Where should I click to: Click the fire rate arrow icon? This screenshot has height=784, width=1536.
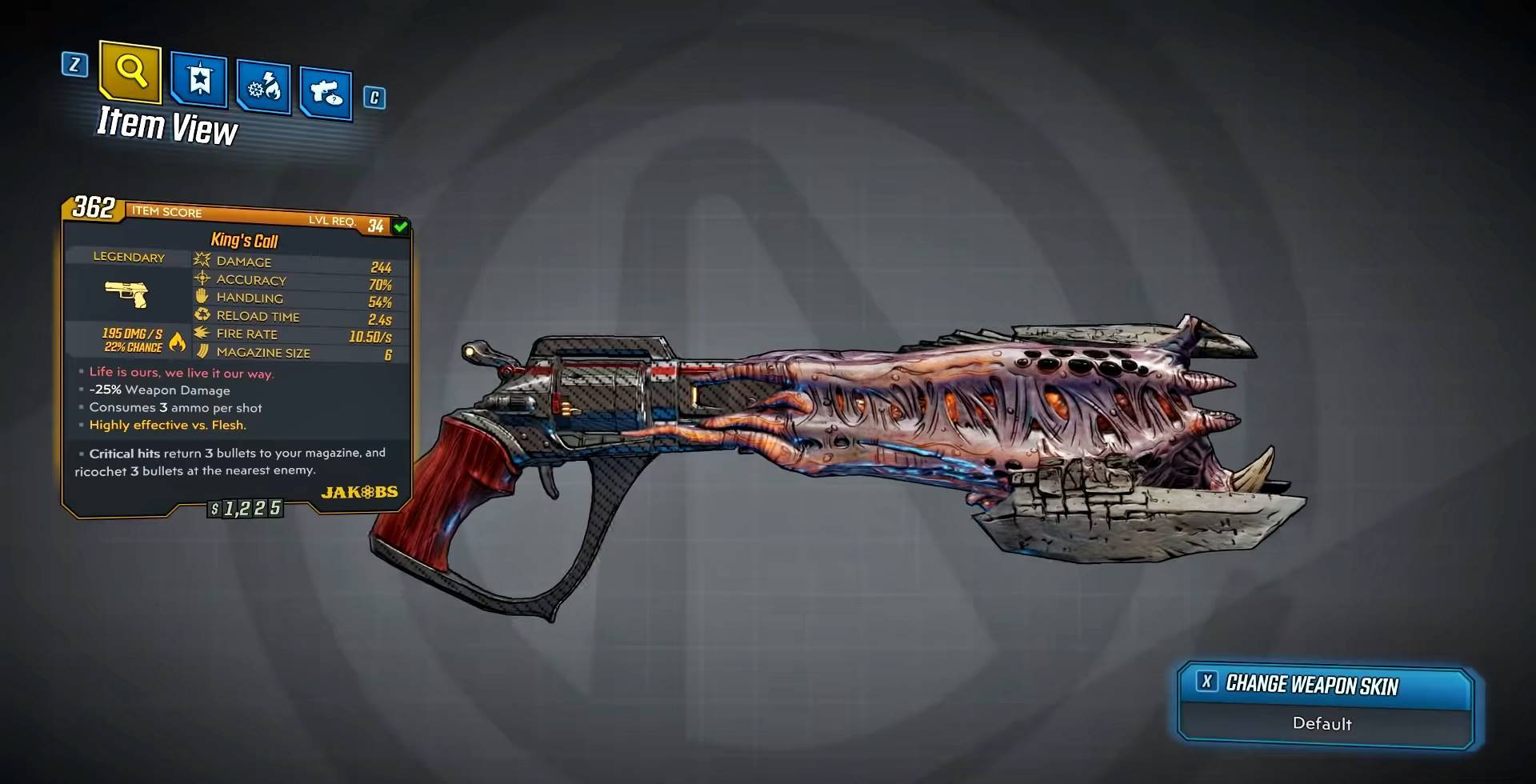coord(200,334)
